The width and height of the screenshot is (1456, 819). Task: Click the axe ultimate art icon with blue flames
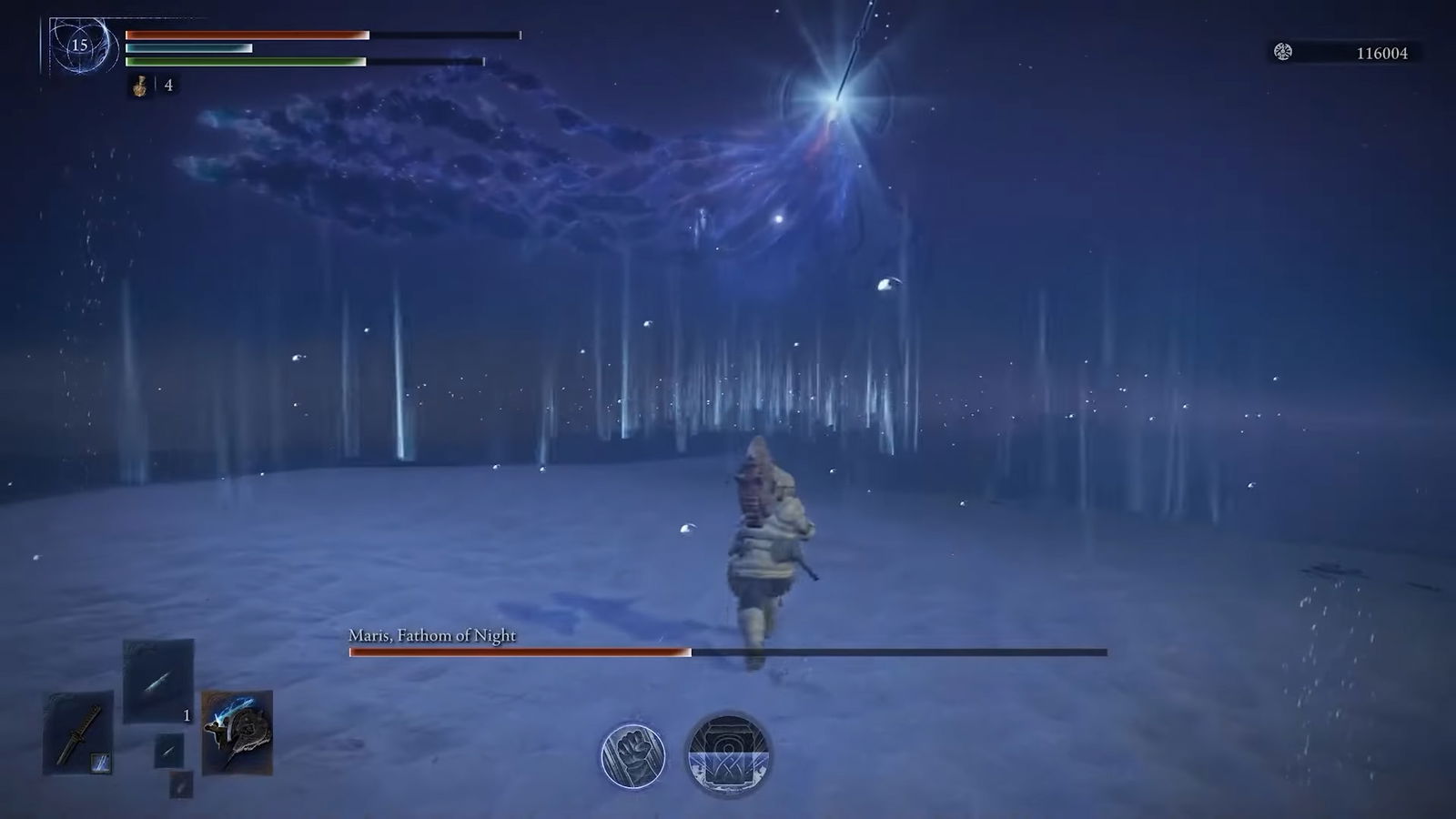(x=238, y=733)
